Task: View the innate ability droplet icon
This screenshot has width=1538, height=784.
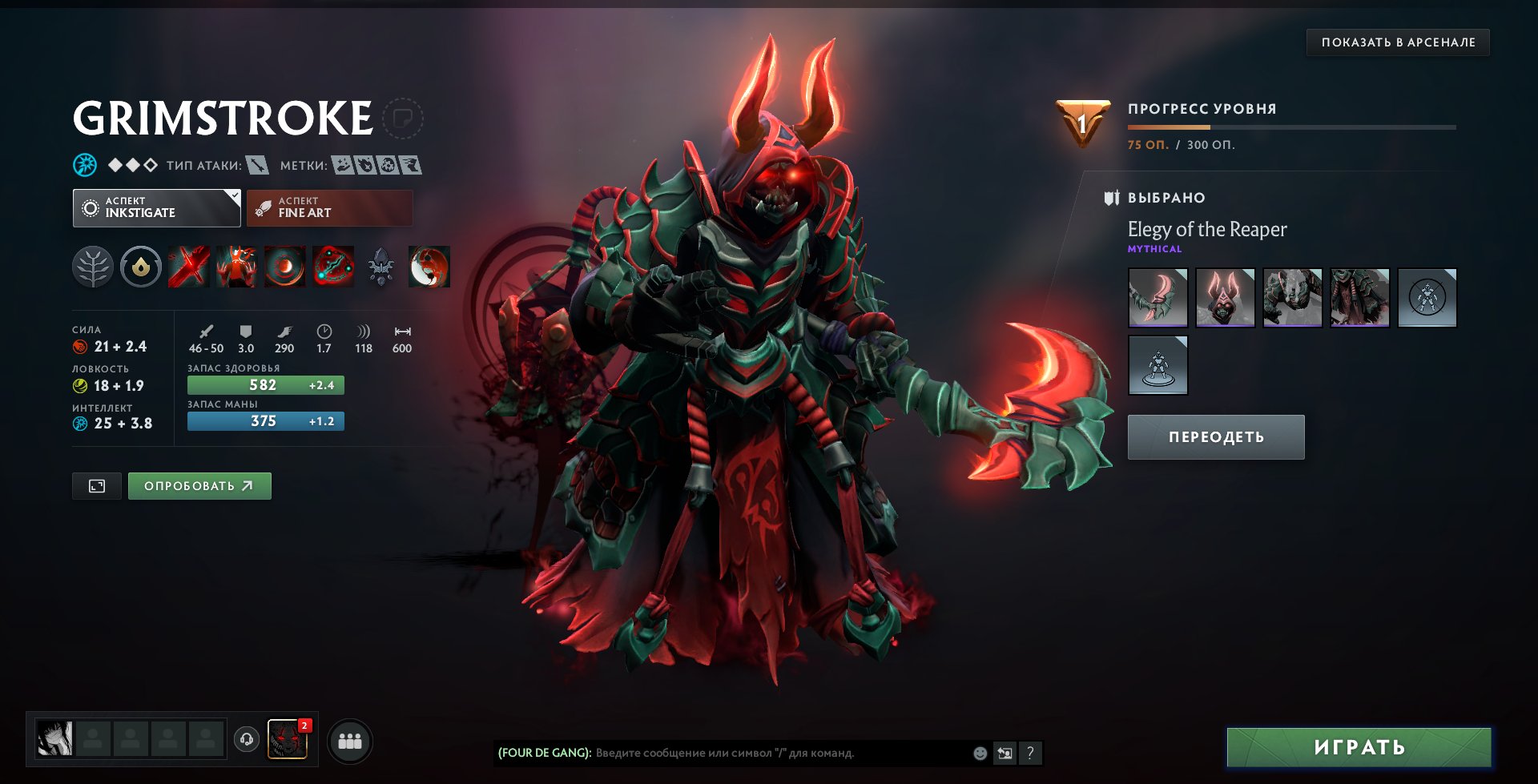Action: tap(141, 267)
